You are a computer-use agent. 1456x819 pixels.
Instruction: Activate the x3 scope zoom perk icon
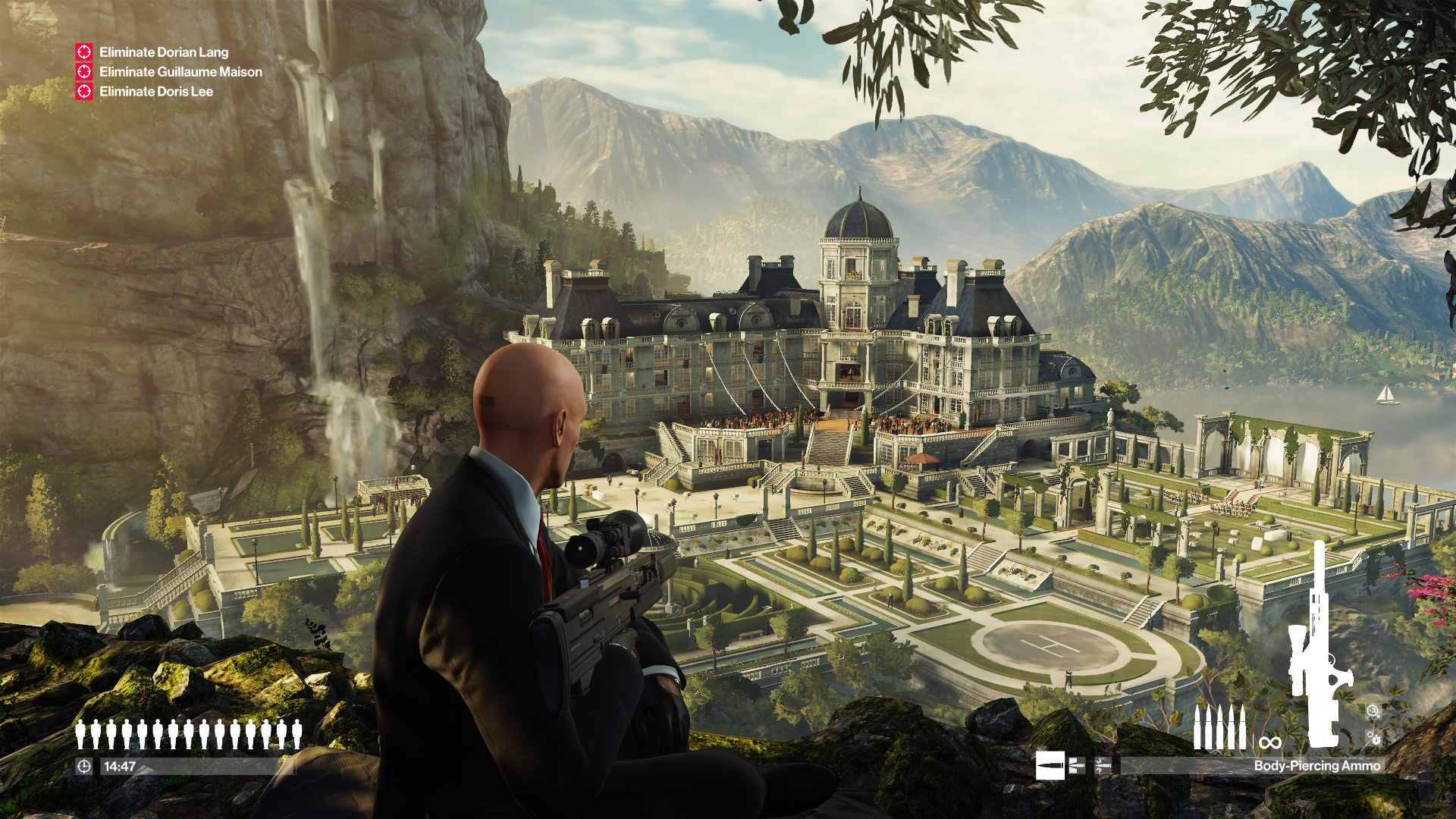pos(1373,711)
